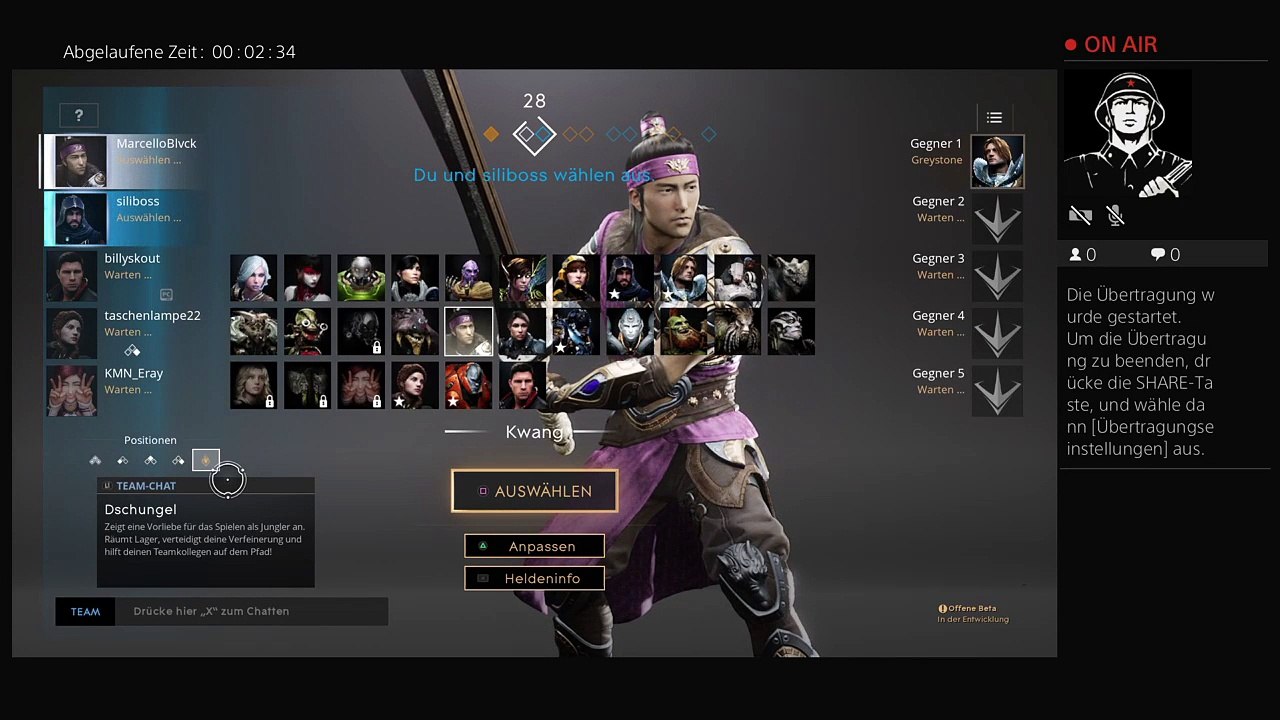Pick the green robot Crunch portrait
The width and height of the screenshot is (1280, 720).
click(x=361, y=277)
